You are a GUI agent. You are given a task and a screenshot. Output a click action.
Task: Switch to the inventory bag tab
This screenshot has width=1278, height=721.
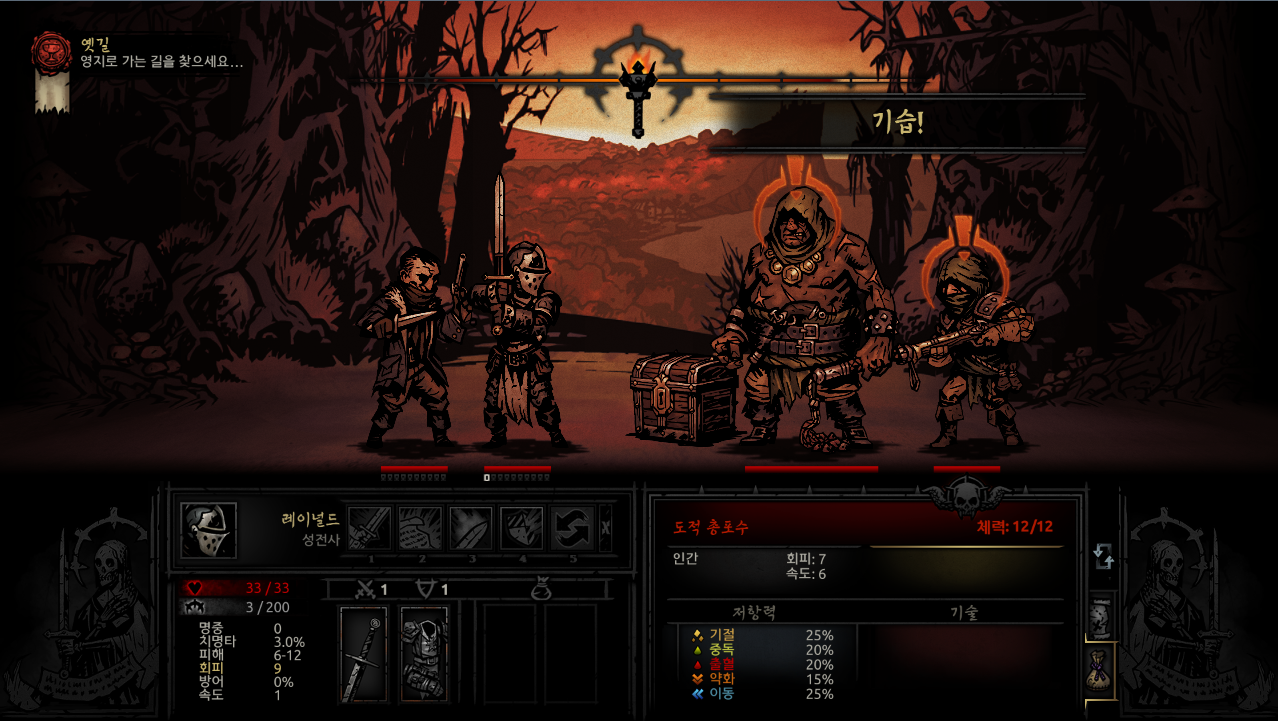[x=1101, y=668]
